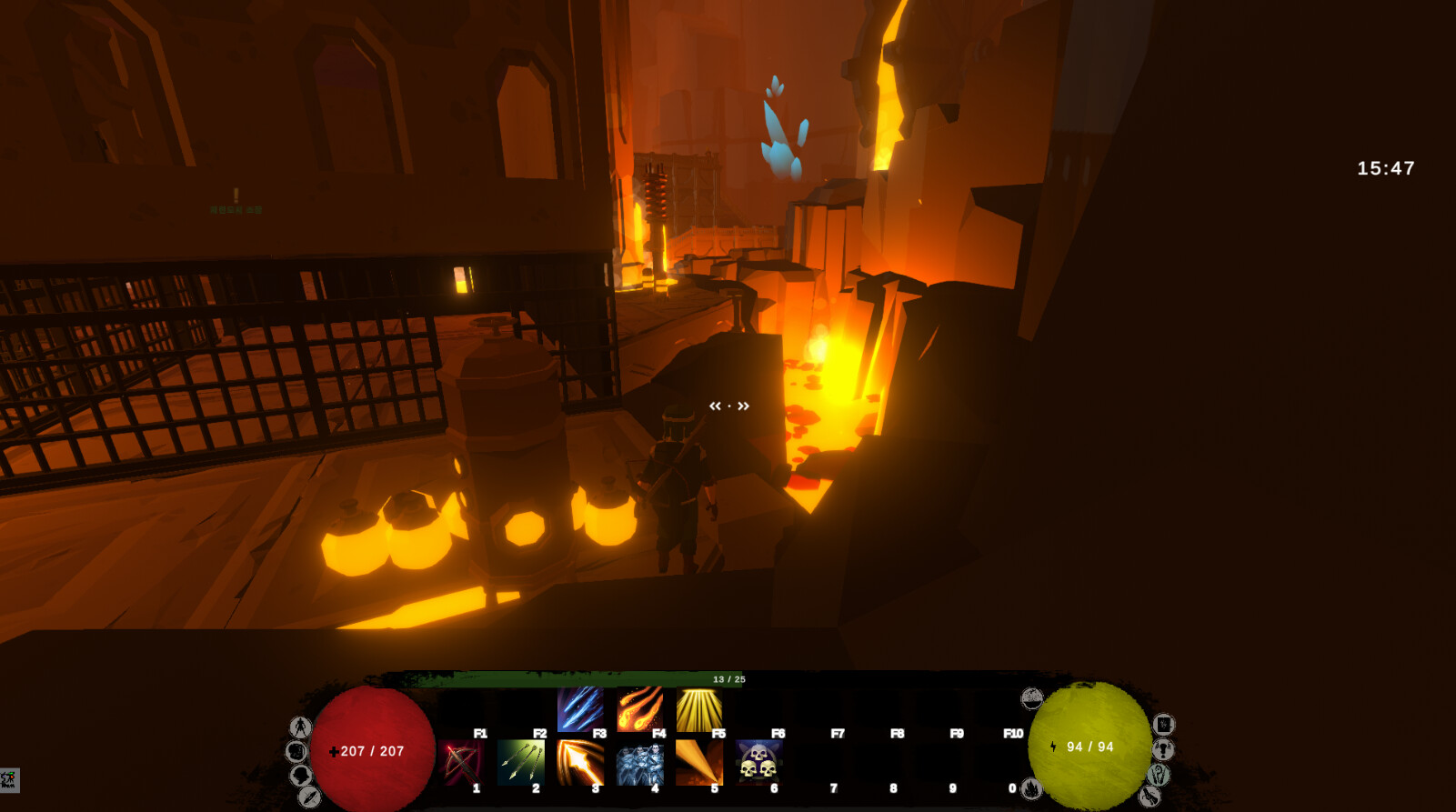Image resolution: width=1456 pixels, height=812 pixels.
Task: Trigger the skull summon skill in slot 6
Action: [758, 764]
